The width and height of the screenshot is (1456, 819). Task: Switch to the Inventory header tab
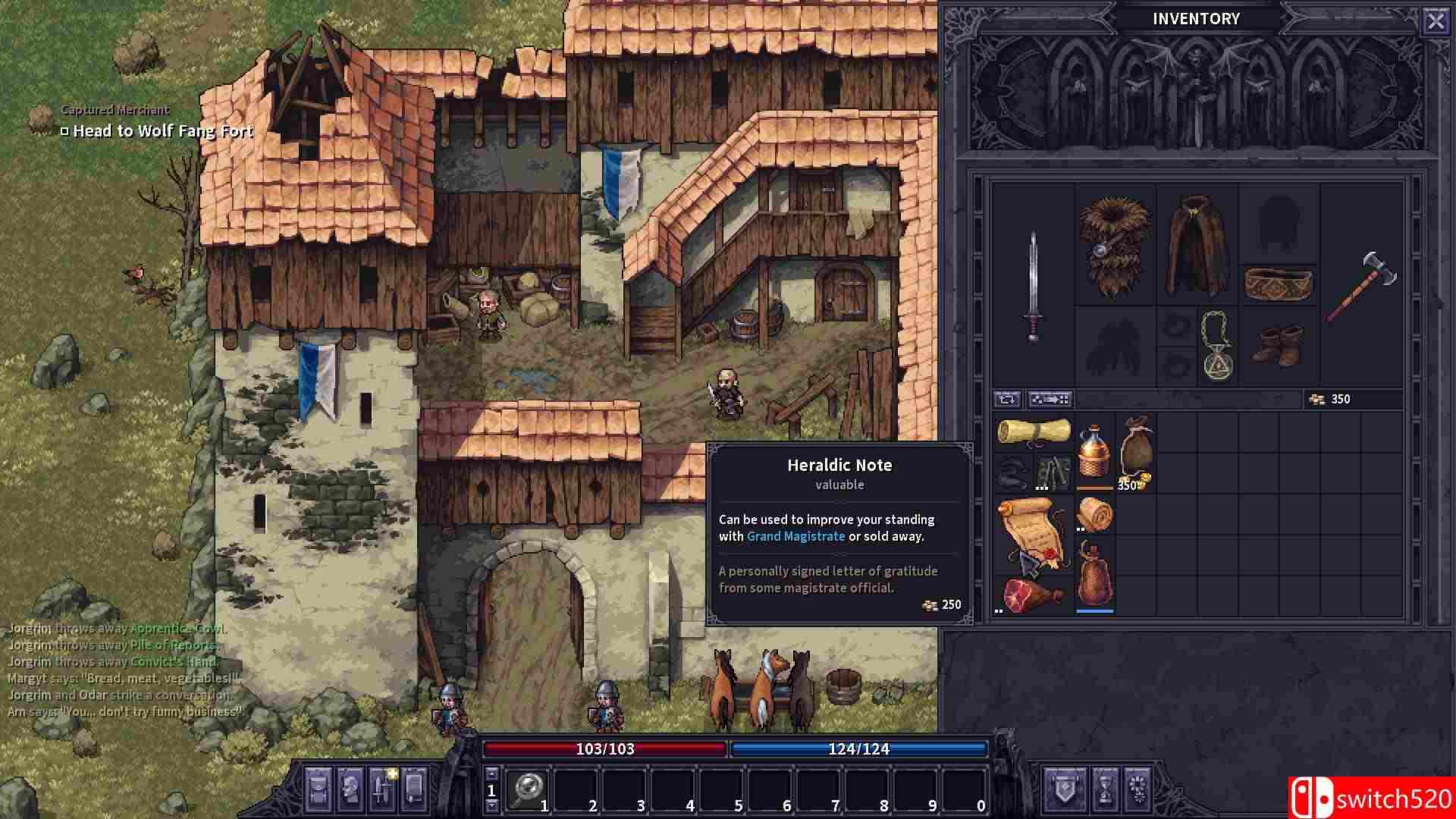pyautogui.click(x=1196, y=18)
